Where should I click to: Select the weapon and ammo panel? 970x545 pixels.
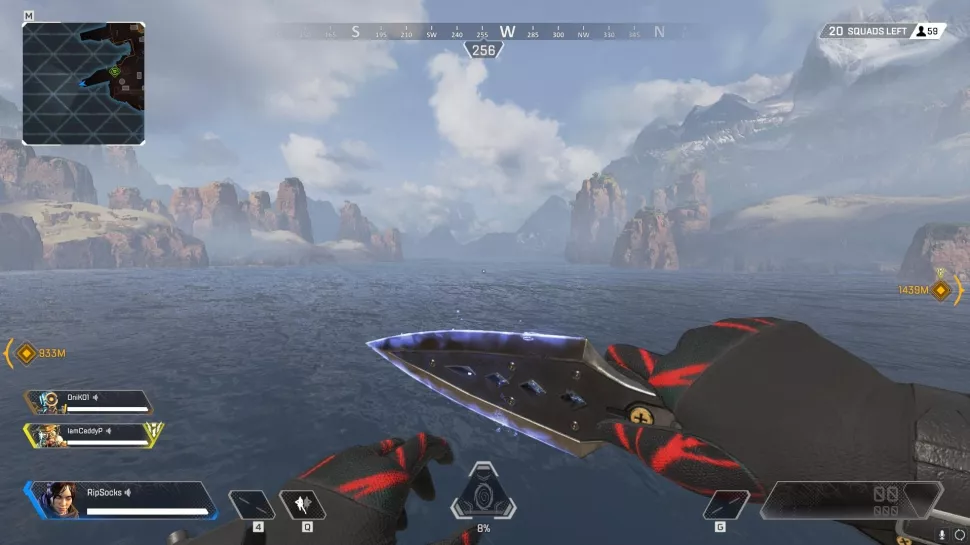point(850,500)
